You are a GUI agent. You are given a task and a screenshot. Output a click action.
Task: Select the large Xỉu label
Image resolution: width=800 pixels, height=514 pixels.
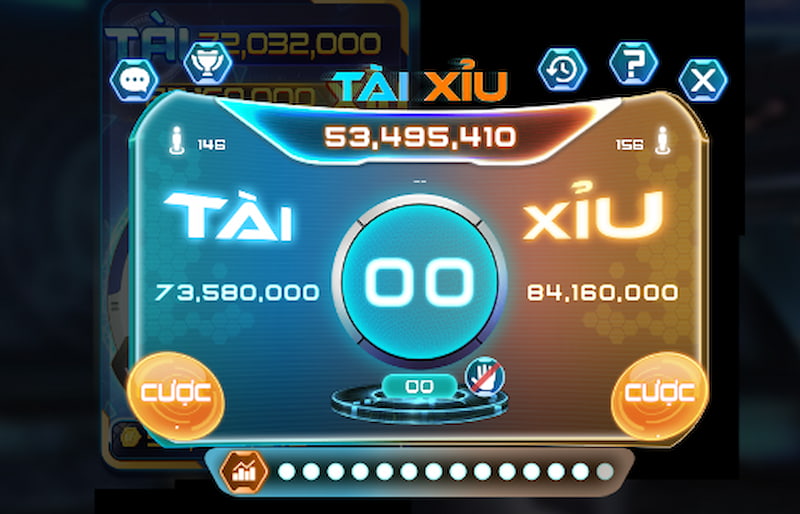pyautogui.click(x=593, y=216)
